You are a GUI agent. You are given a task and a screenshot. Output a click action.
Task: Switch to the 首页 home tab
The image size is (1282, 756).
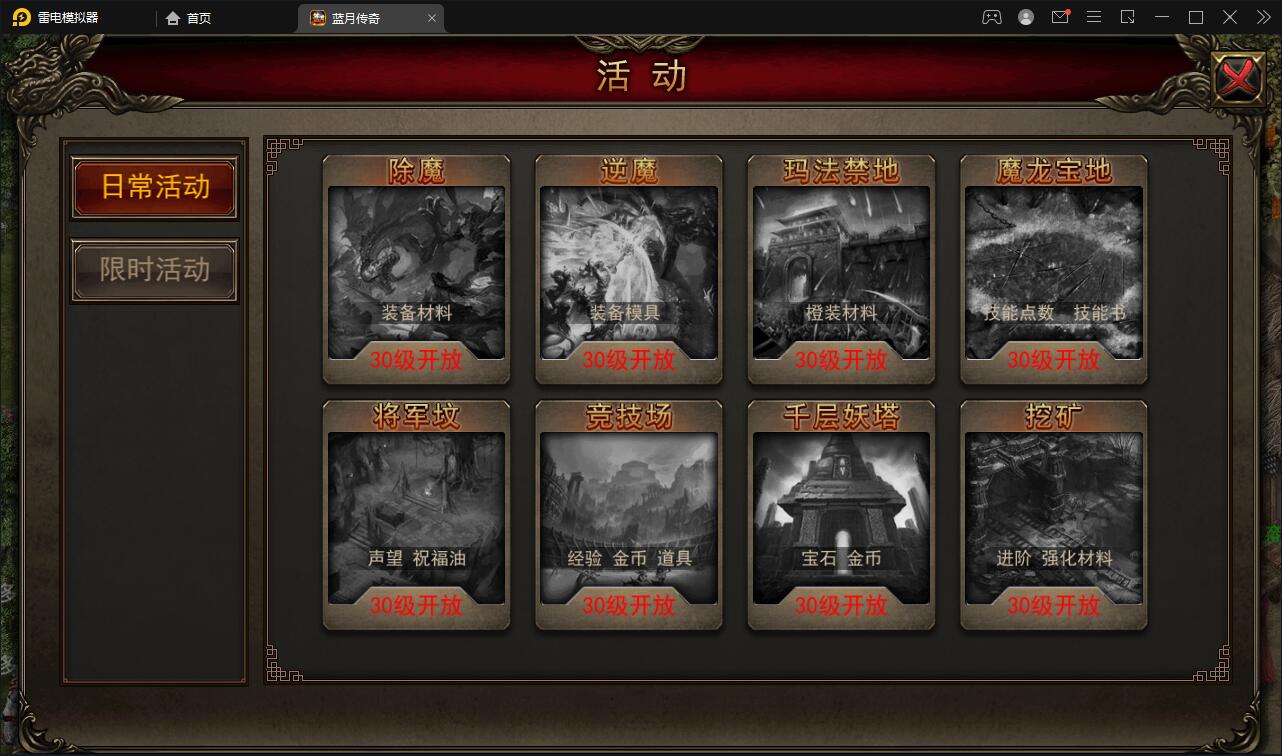pos(189,17)
